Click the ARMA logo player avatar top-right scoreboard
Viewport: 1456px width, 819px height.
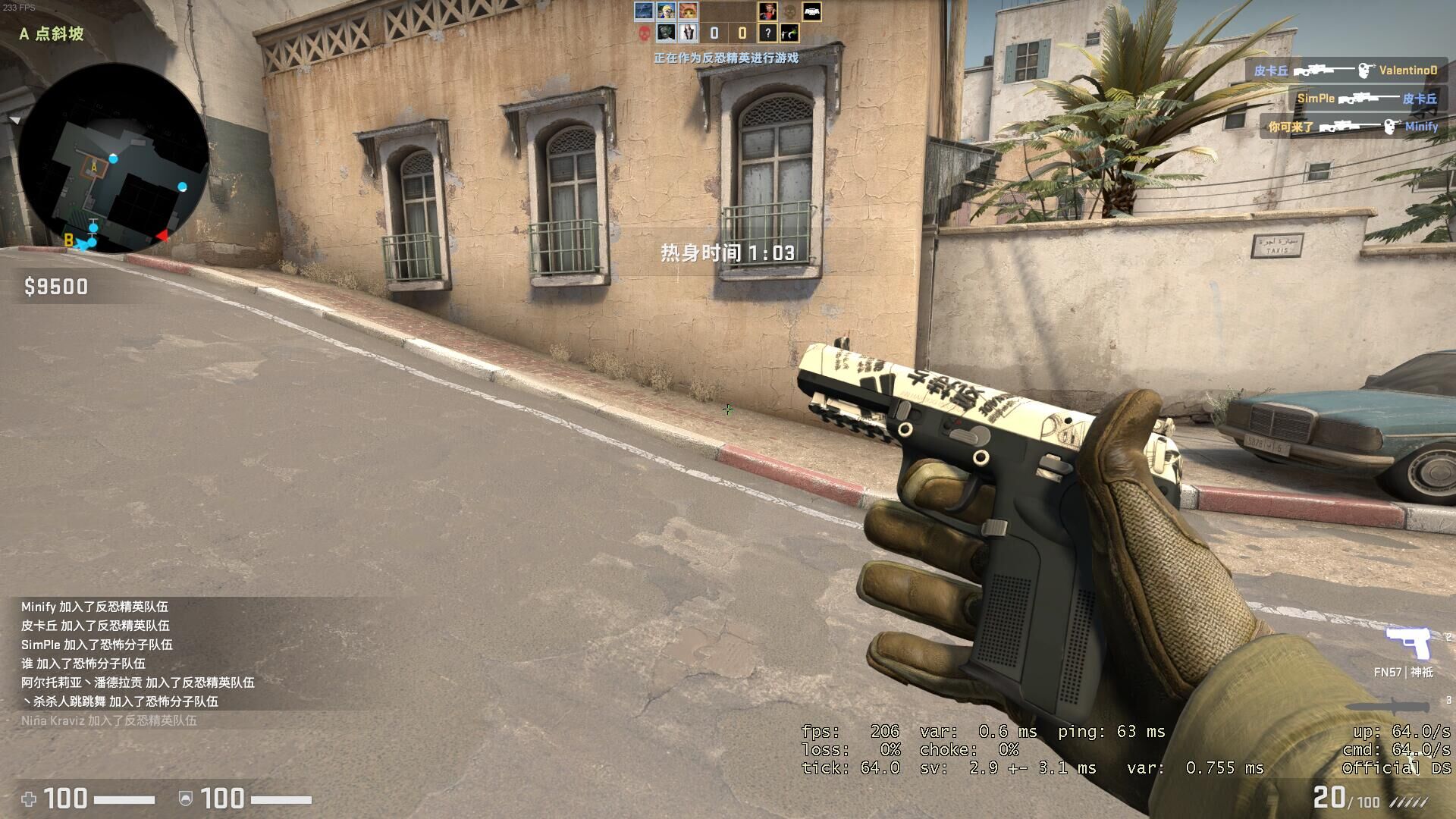pyautogui.click(x=813, y=12)
